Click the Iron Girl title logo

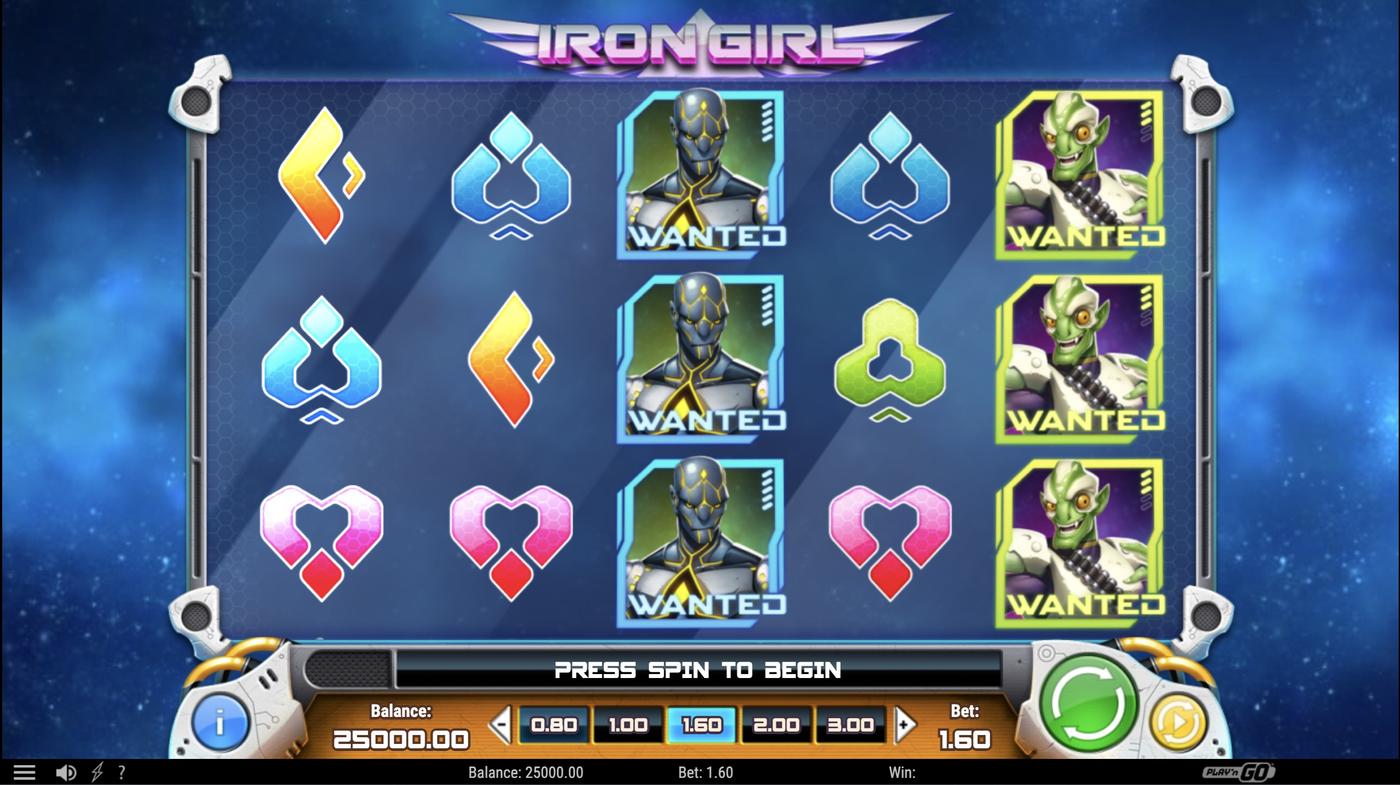700,42
